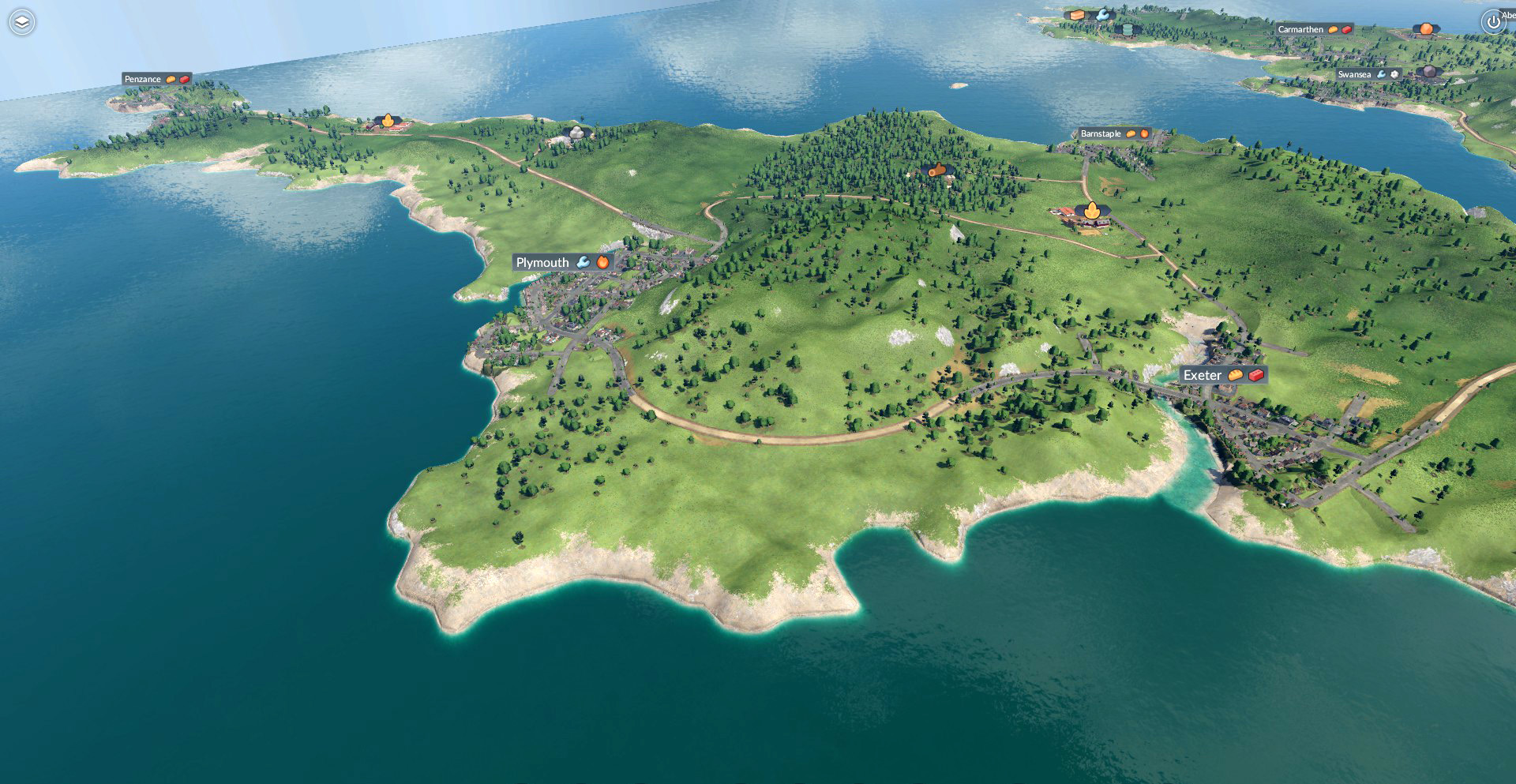The height and width of the screenshot is (784, 1516).
Task: Open the white stone quarry marker
Action: (577, 133)
